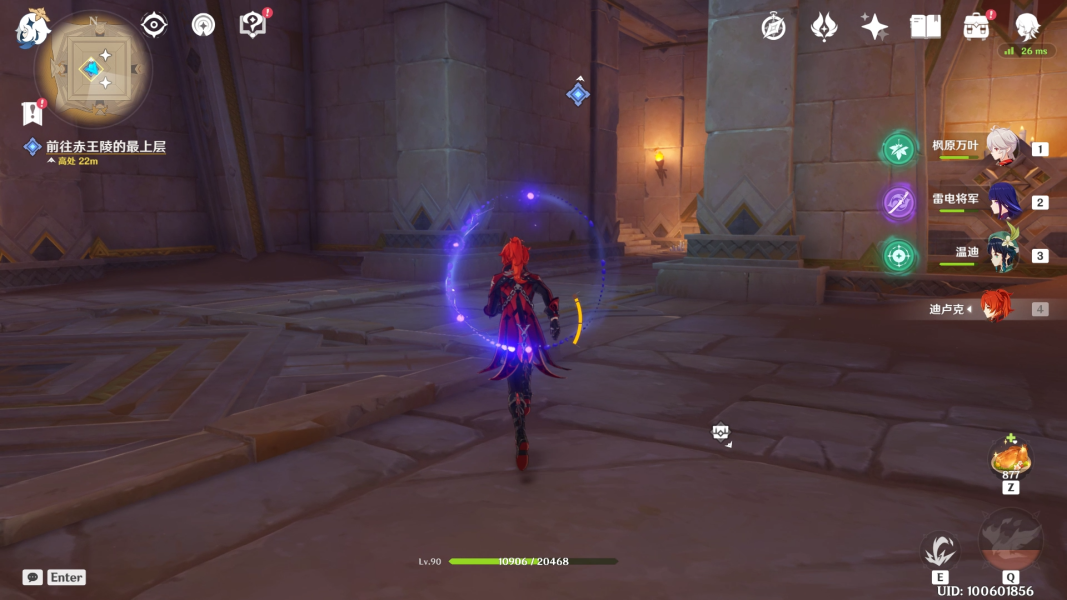This screenshot has width=1067, height=600.
Task: Open the character profile icon
Action: coord(1027,27)
